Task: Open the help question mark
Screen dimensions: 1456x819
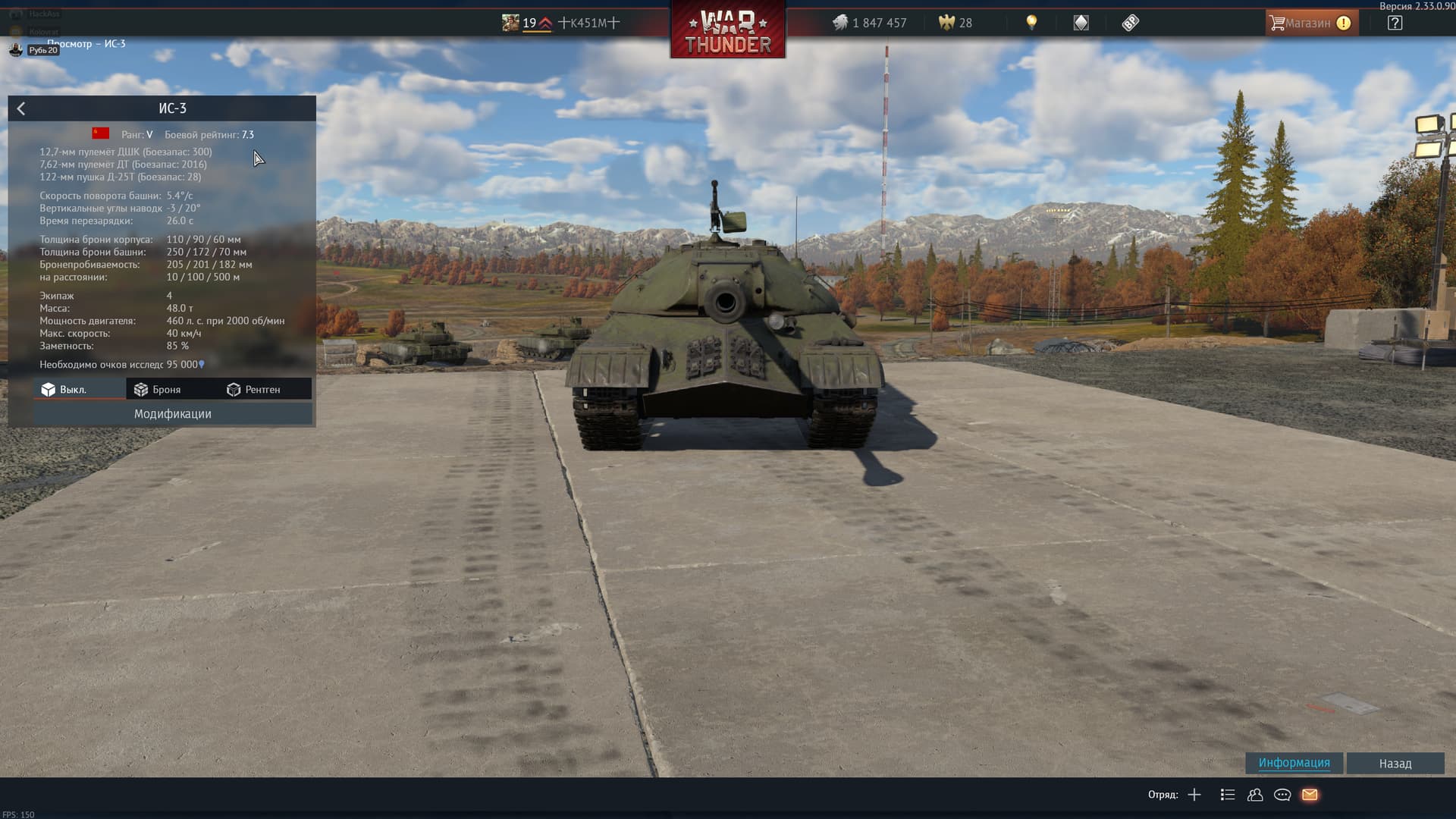Action: (1395, 23)
